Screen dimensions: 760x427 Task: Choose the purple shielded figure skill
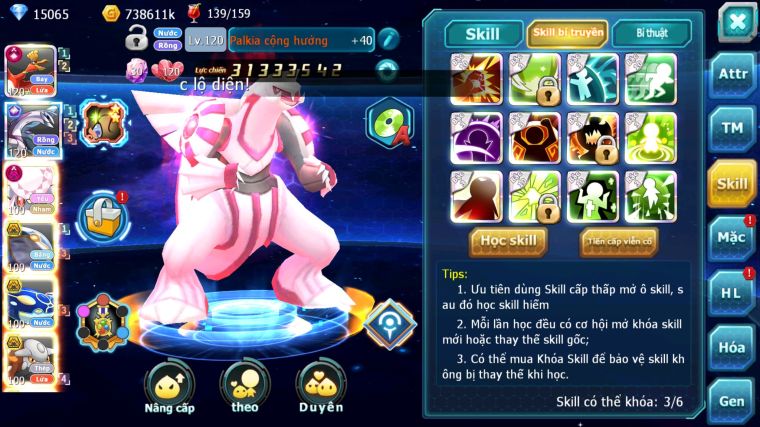coord(476,137)
